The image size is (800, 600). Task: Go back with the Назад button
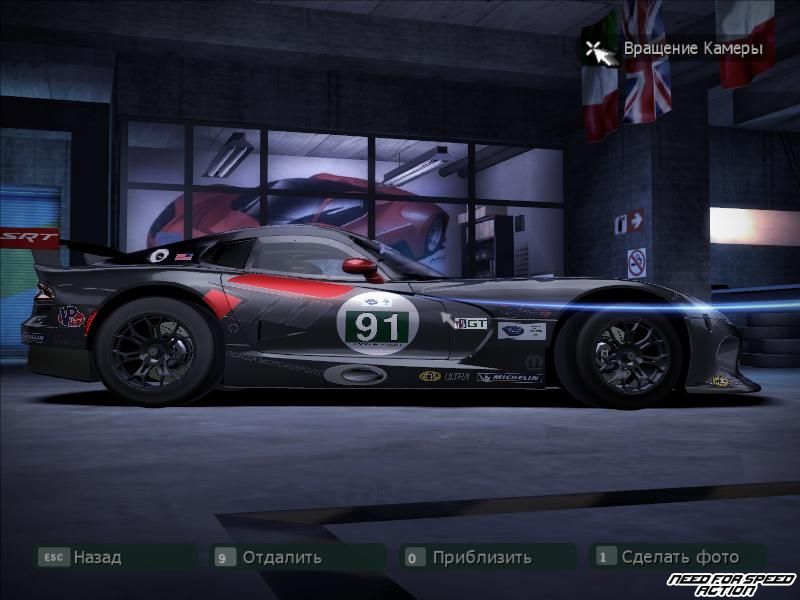[96, 557]
